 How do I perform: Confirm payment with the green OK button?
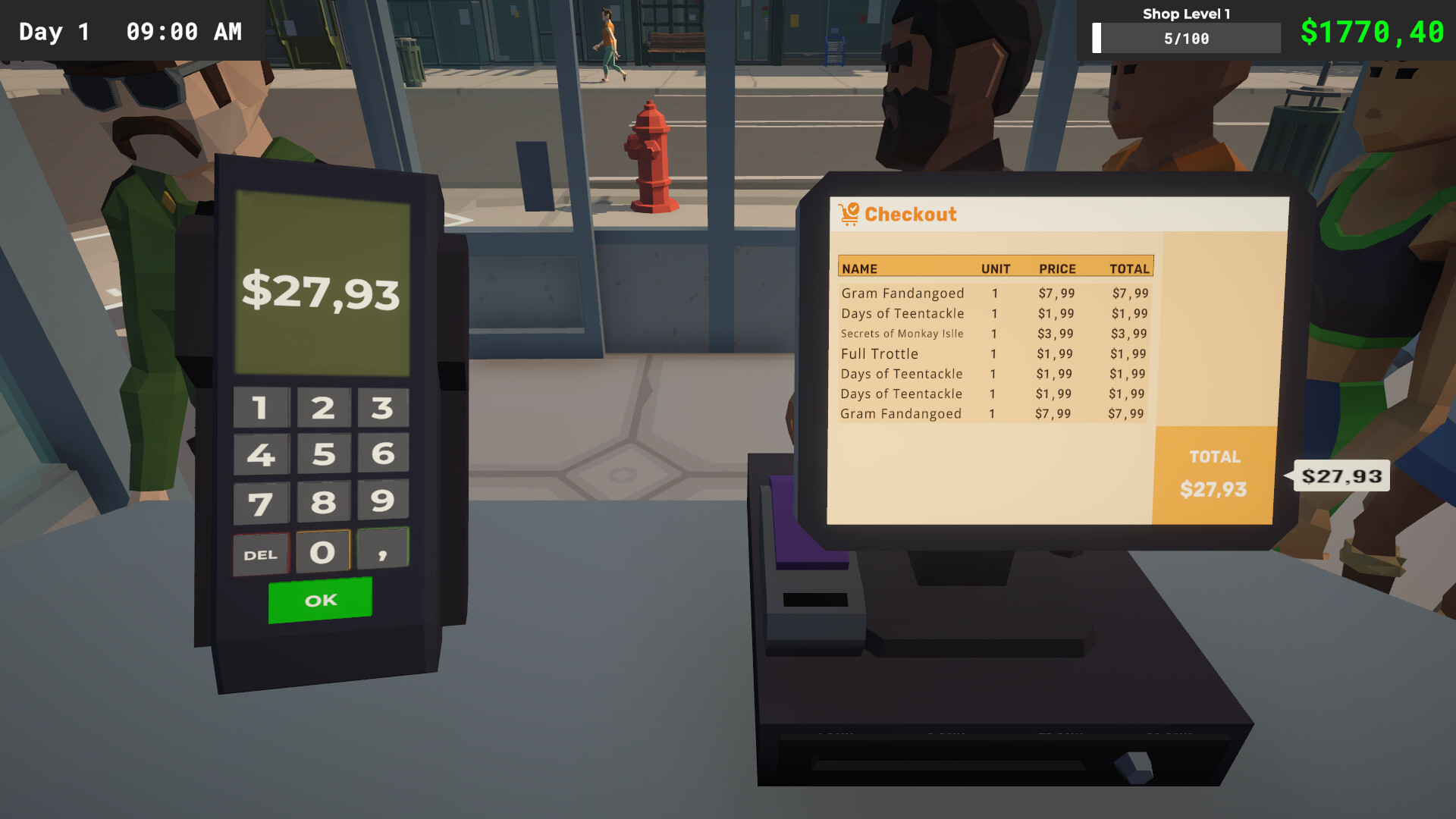pyautogui.click(x=320, y=600)
